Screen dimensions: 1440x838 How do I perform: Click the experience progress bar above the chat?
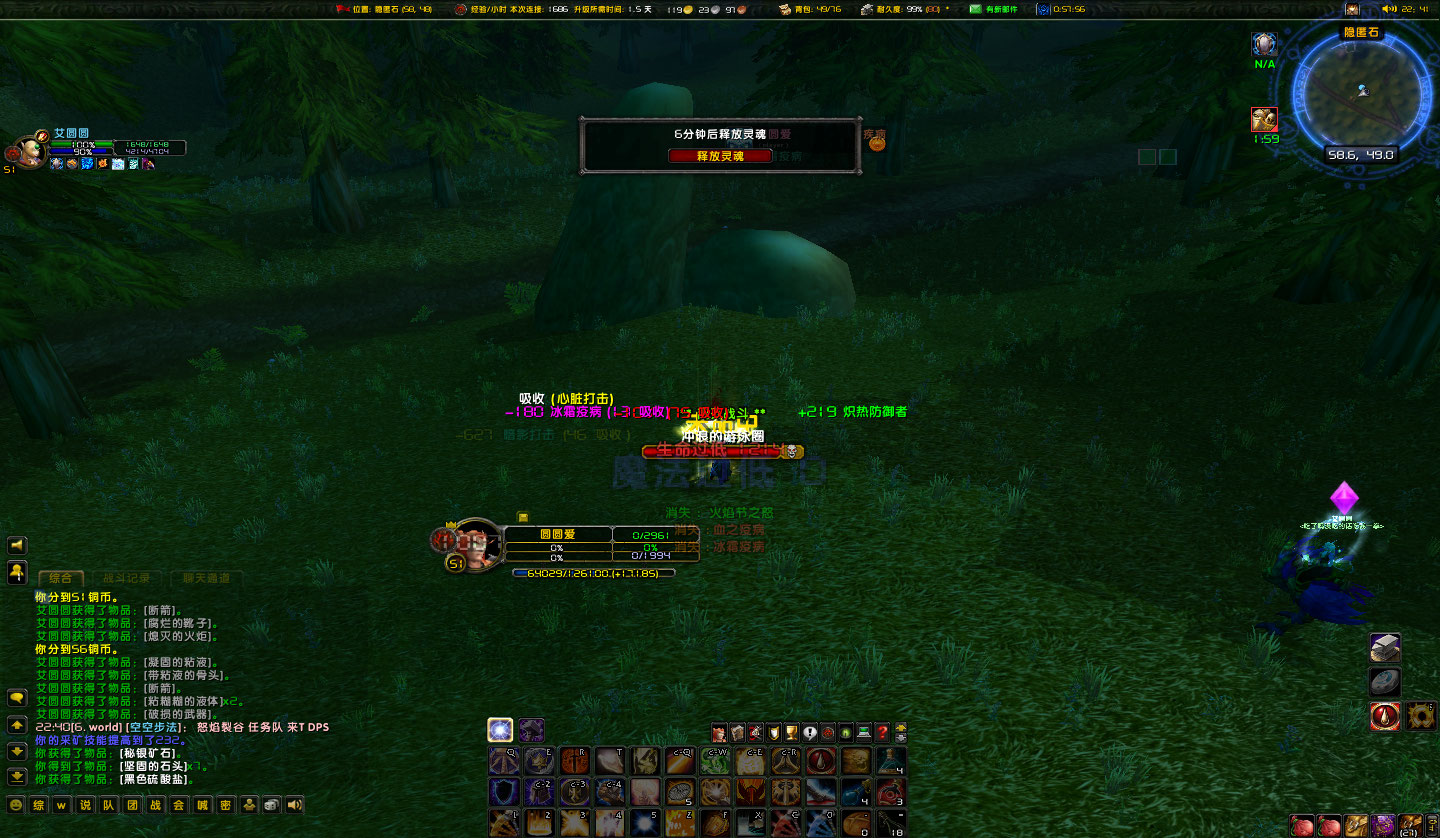595,574
